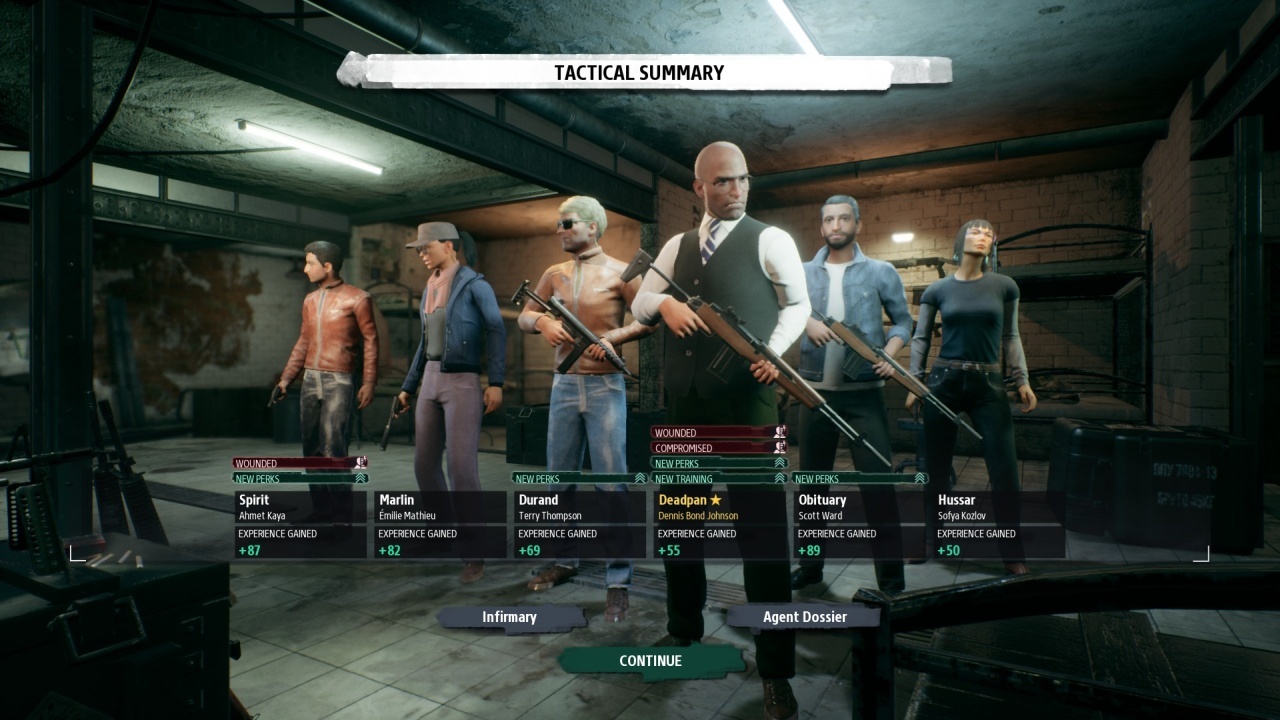Show Deadpan's New Training notice
The image size is (1280, 720).
(x=719, y=479)
